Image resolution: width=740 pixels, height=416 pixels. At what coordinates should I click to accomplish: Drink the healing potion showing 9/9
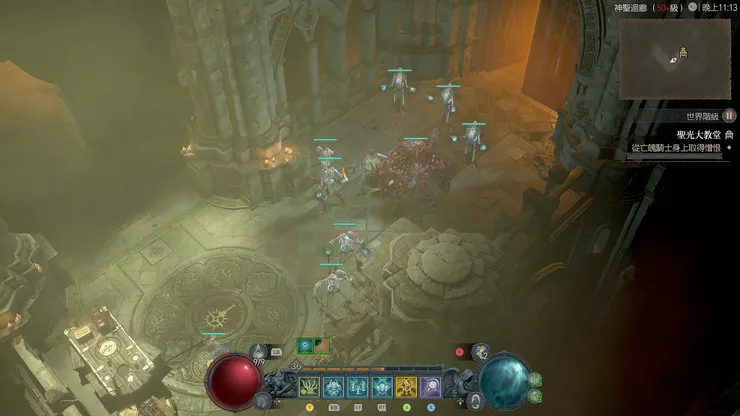(258, 351)
